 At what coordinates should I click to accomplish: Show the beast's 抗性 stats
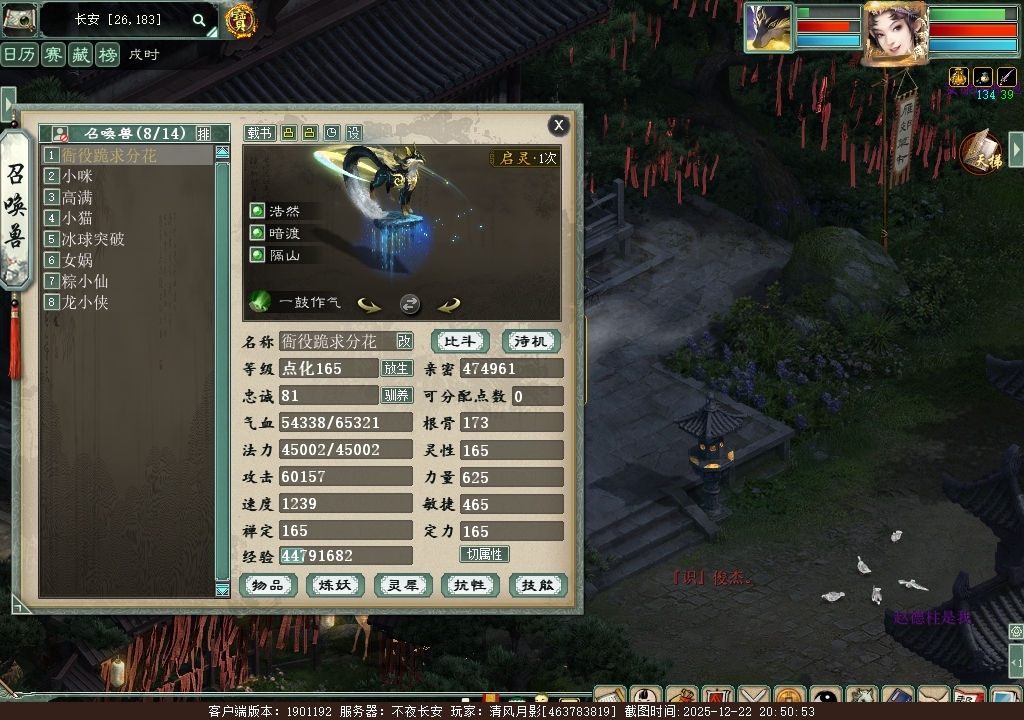click(x=470, y=585)
